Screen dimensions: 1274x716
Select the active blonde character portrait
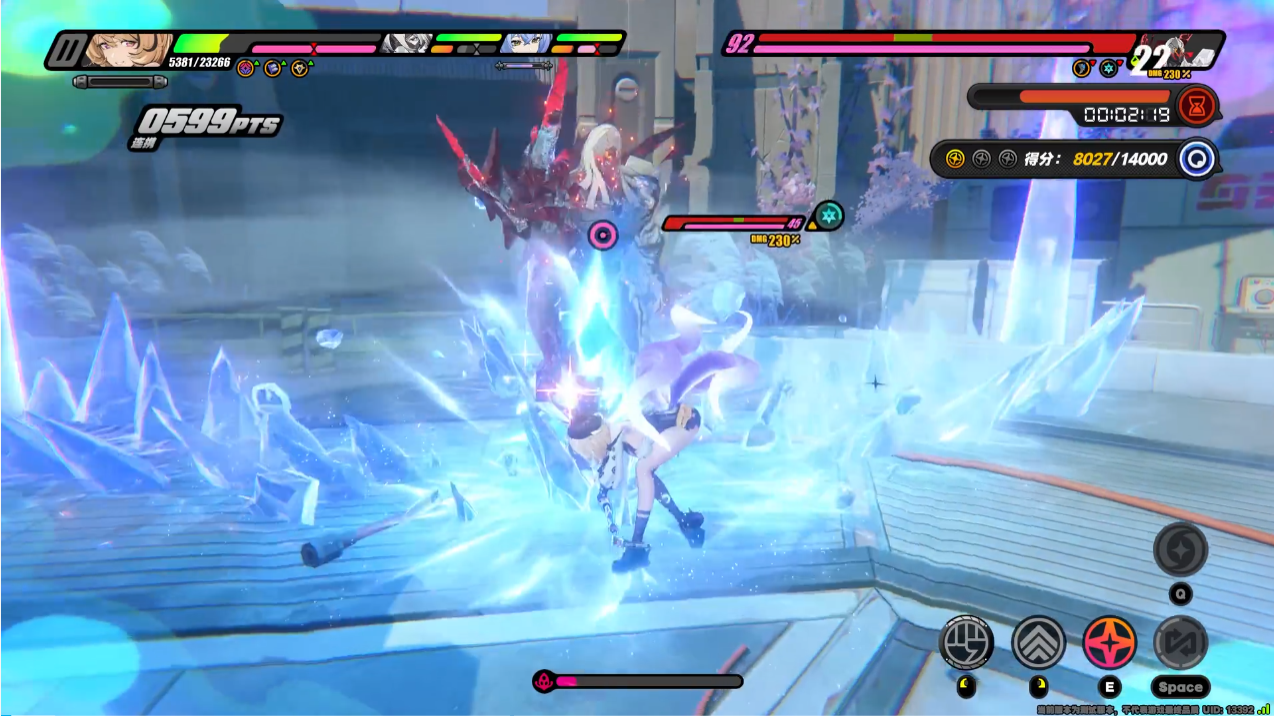point(127,49)
